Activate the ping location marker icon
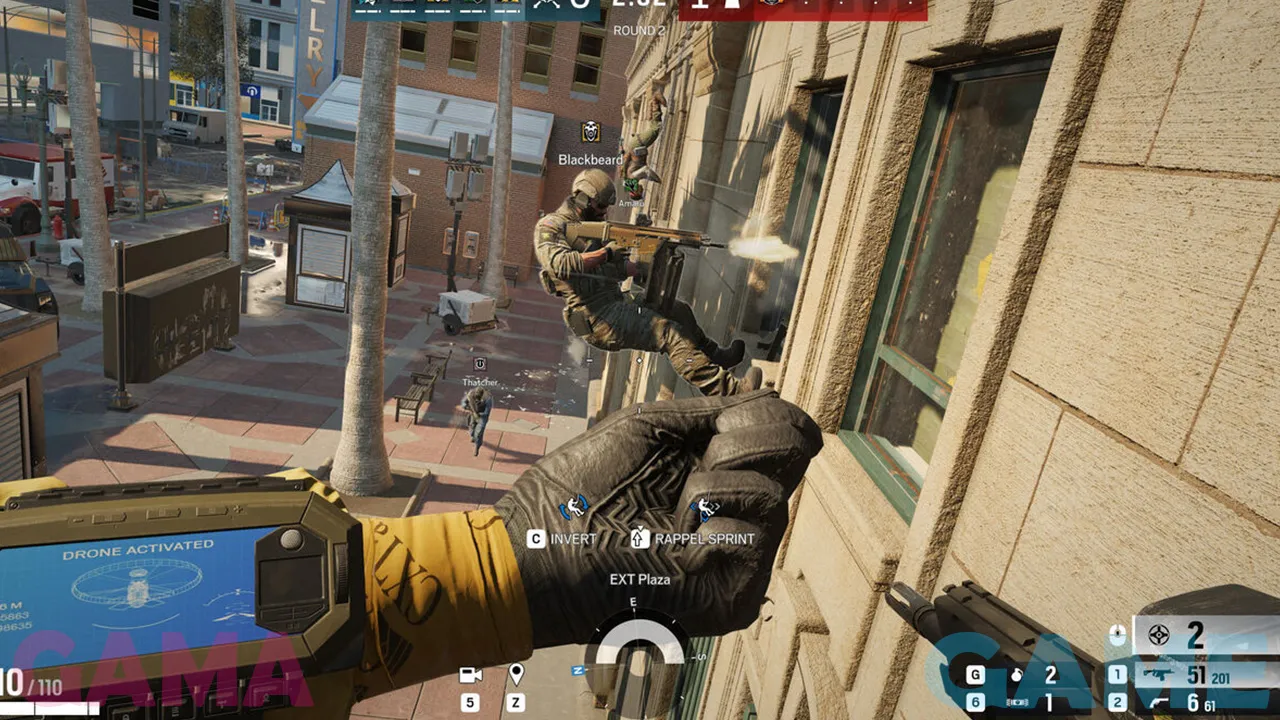Image resolution: width=1280 pixels, height=720 pixels. coord(516,675)
